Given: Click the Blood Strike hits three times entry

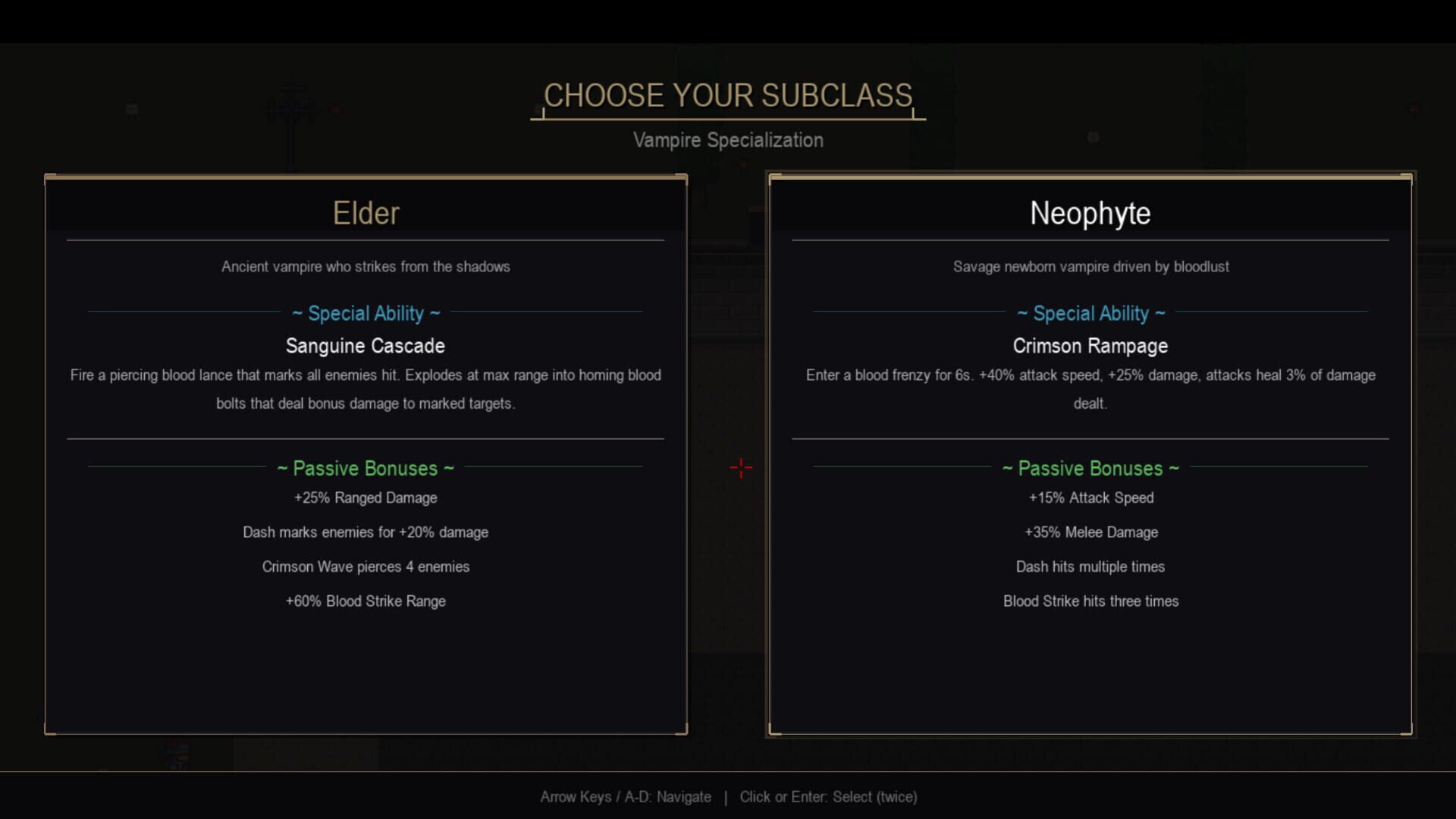Looking at the screenshot, I should click(1090, 601).
